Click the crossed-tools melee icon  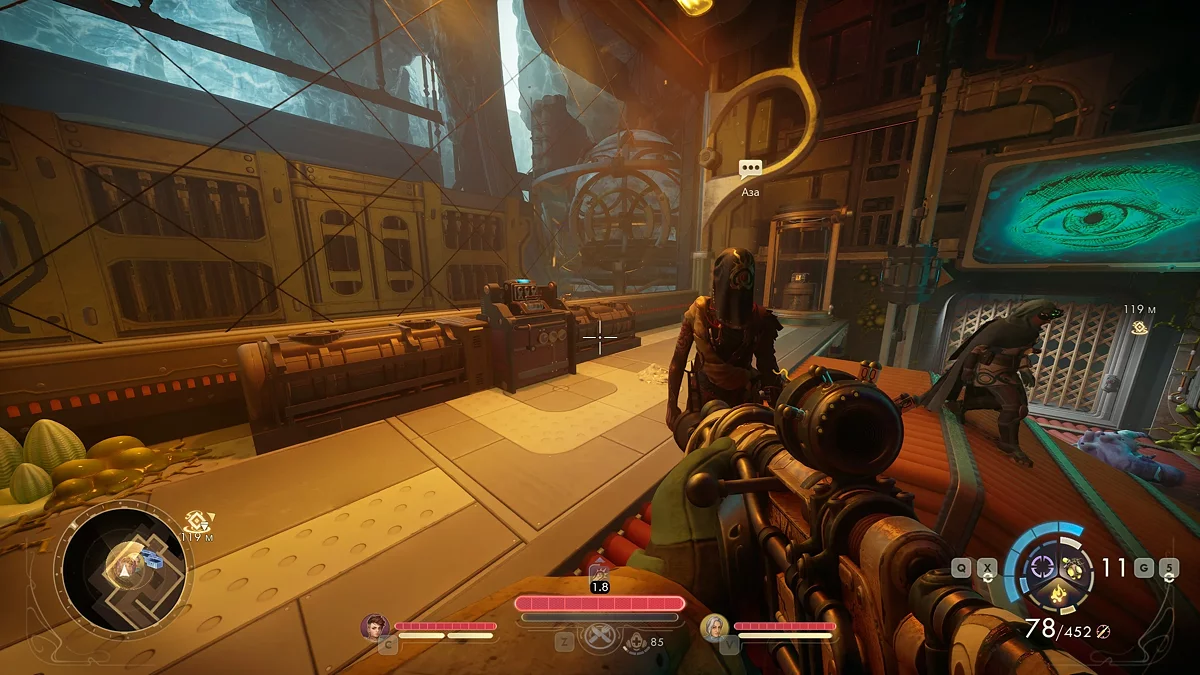point(598,638)
